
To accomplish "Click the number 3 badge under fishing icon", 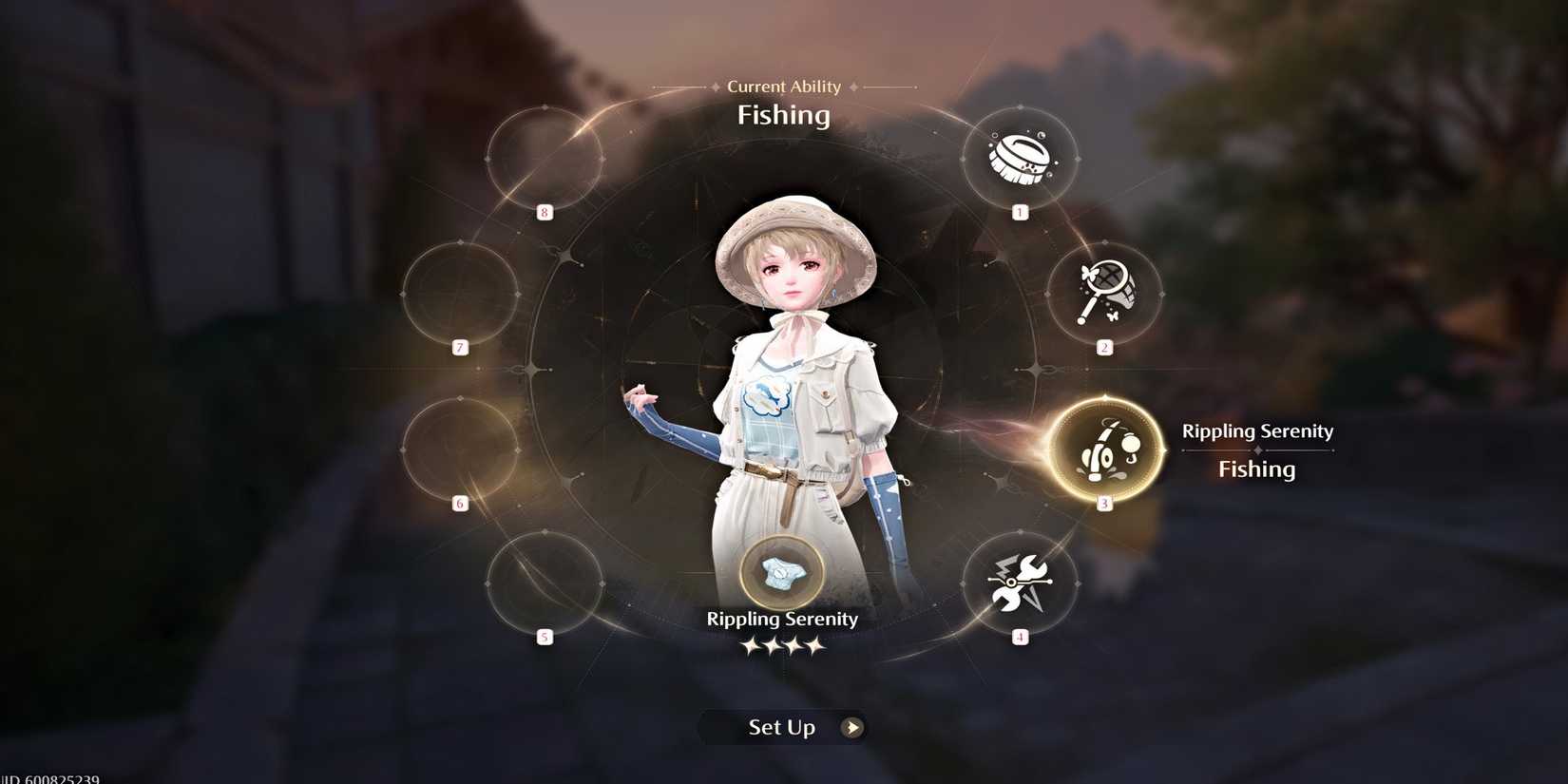I will (1103, 505).
